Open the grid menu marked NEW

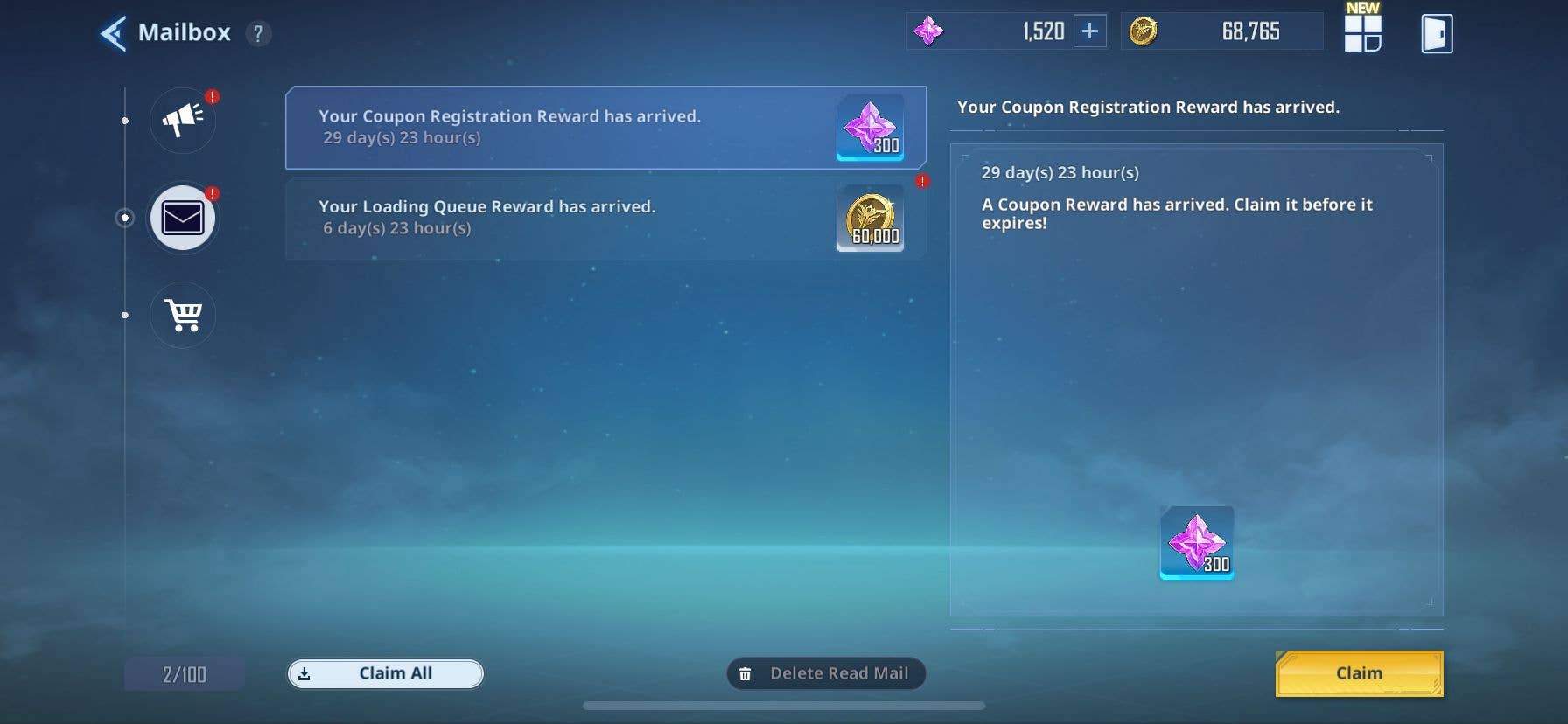point(1361,32)
